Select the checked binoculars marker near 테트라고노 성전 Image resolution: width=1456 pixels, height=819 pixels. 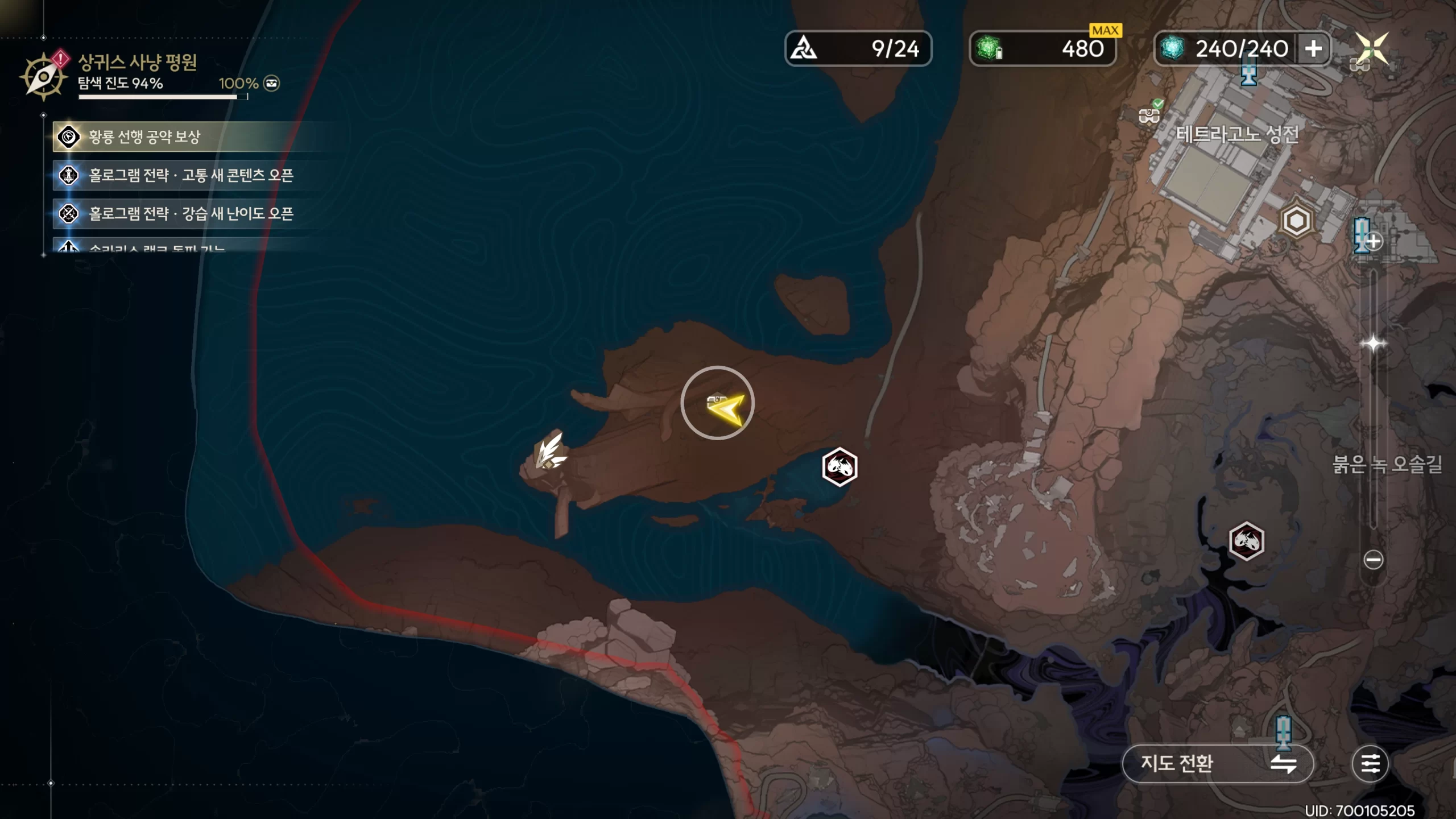tap(1149, 115)
